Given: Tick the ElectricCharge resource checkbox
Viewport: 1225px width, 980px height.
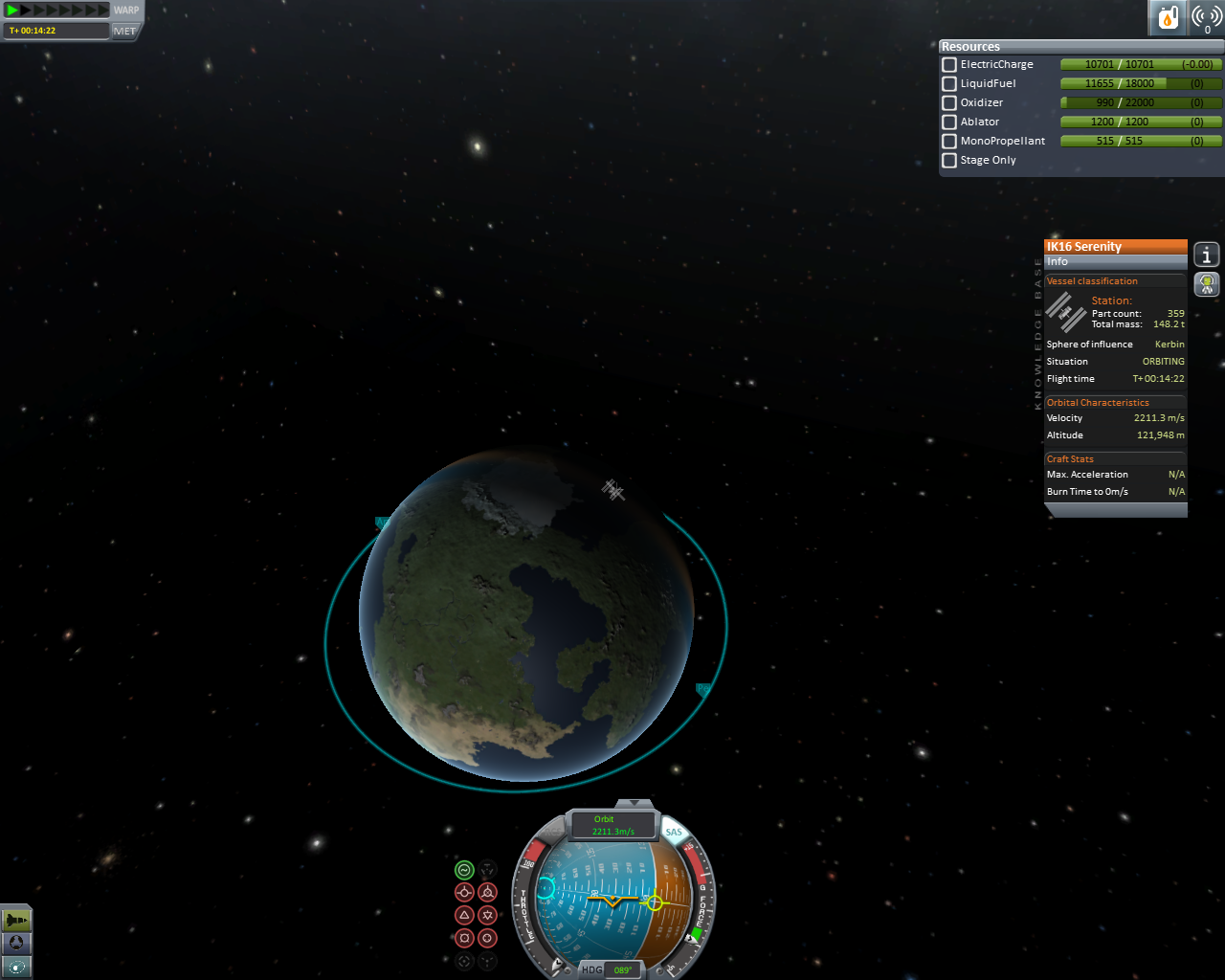Looking at the screenshot, I should 949,65.
